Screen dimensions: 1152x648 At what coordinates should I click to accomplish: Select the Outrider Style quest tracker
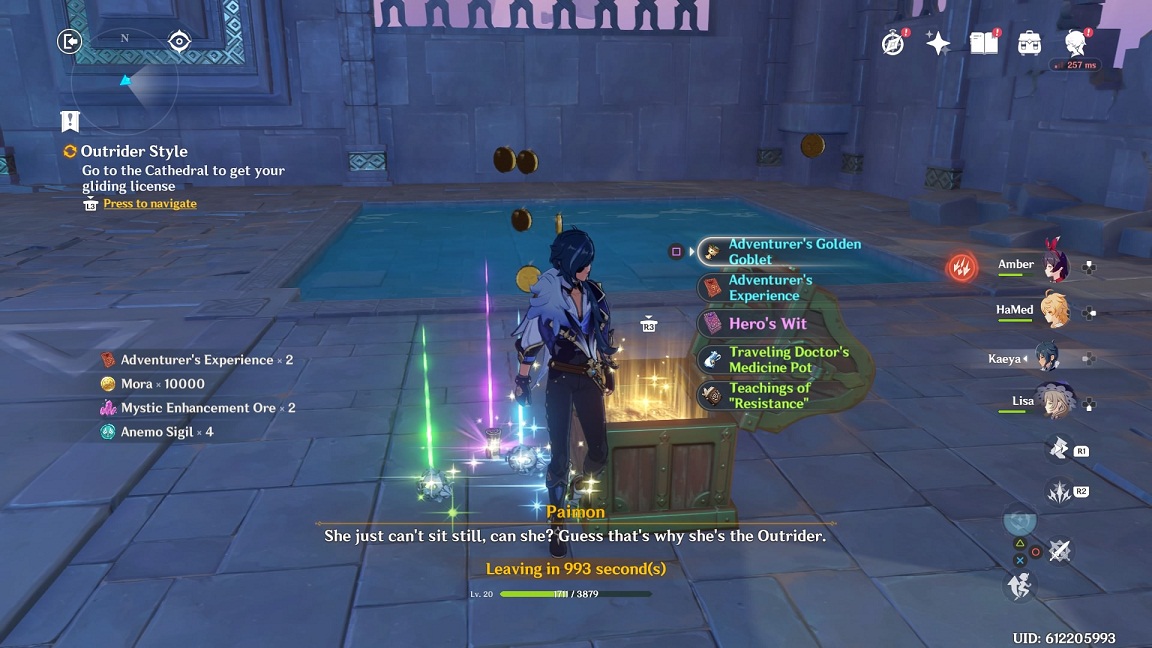click(133, 152)
